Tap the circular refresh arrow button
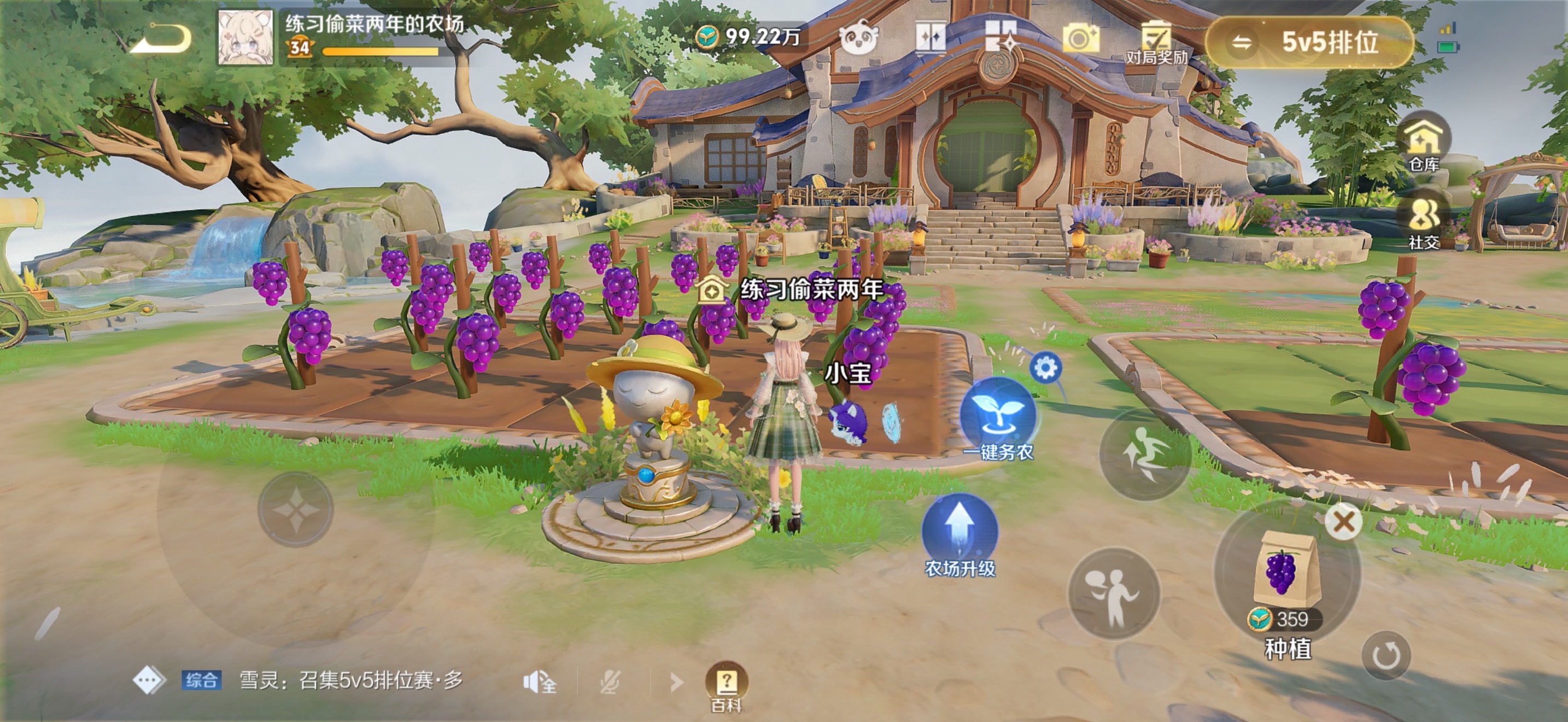Image resolution: width=1568 pixels, height=722 pixels. click(1385, 655)
